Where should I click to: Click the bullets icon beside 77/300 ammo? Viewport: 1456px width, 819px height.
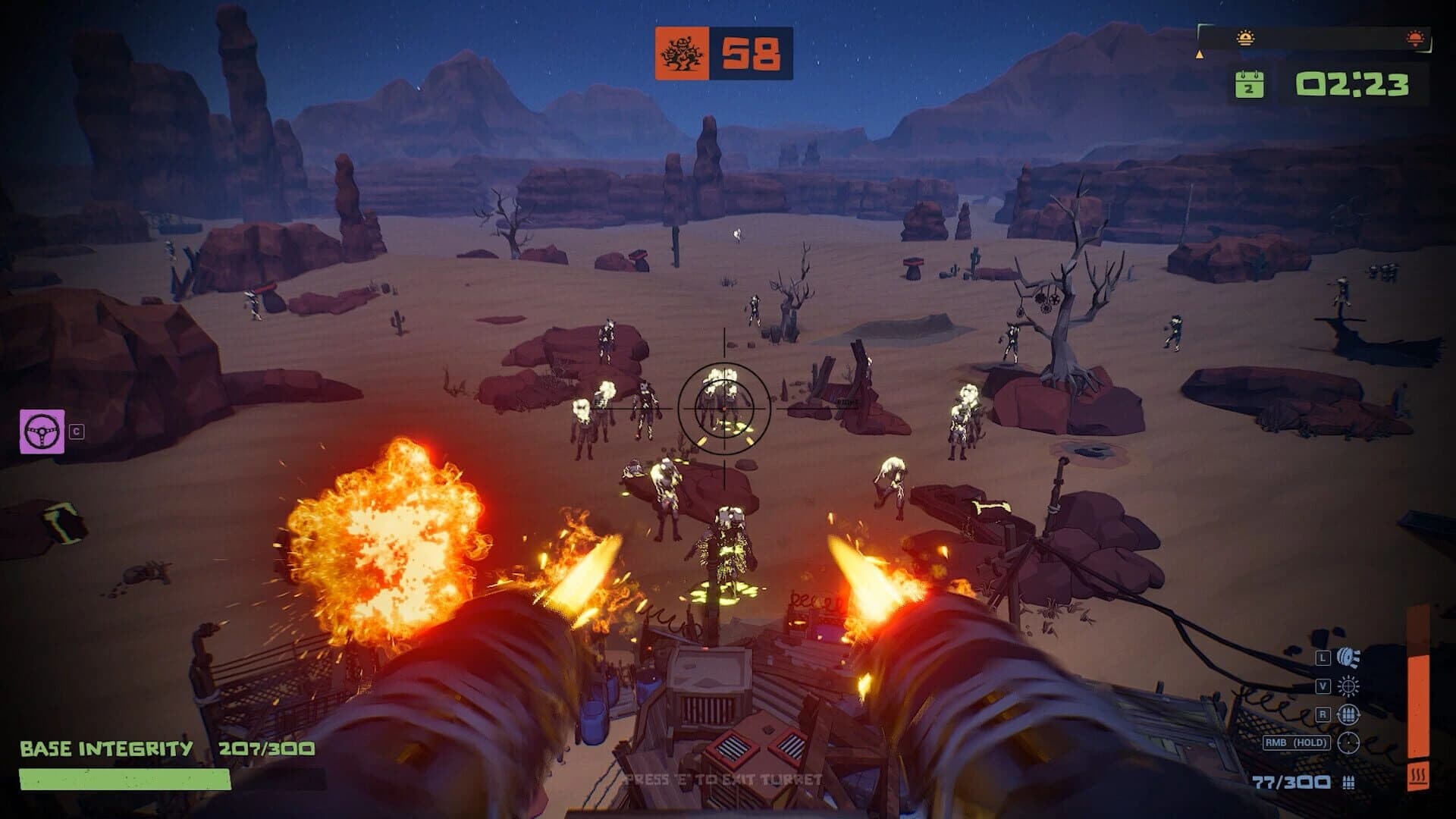(1348, 783)
